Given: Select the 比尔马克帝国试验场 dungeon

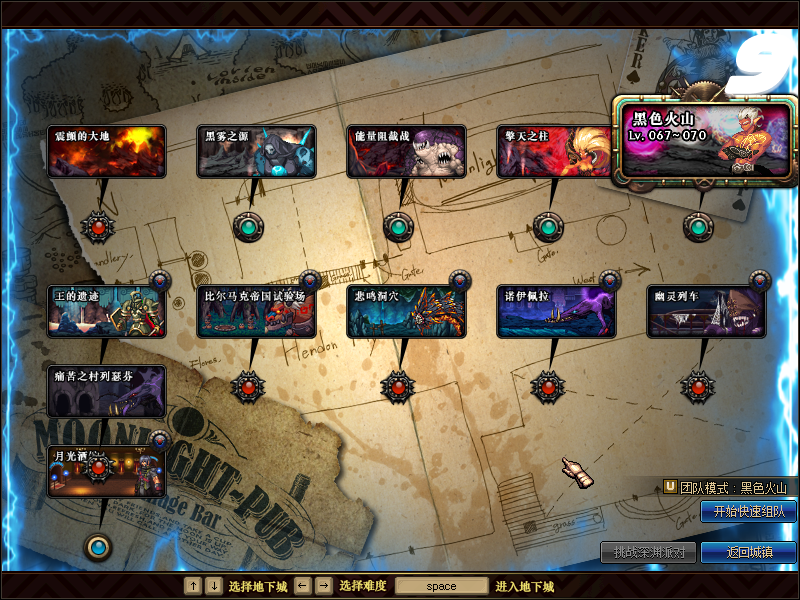Looking at the screenshot, I should (257, 312).
